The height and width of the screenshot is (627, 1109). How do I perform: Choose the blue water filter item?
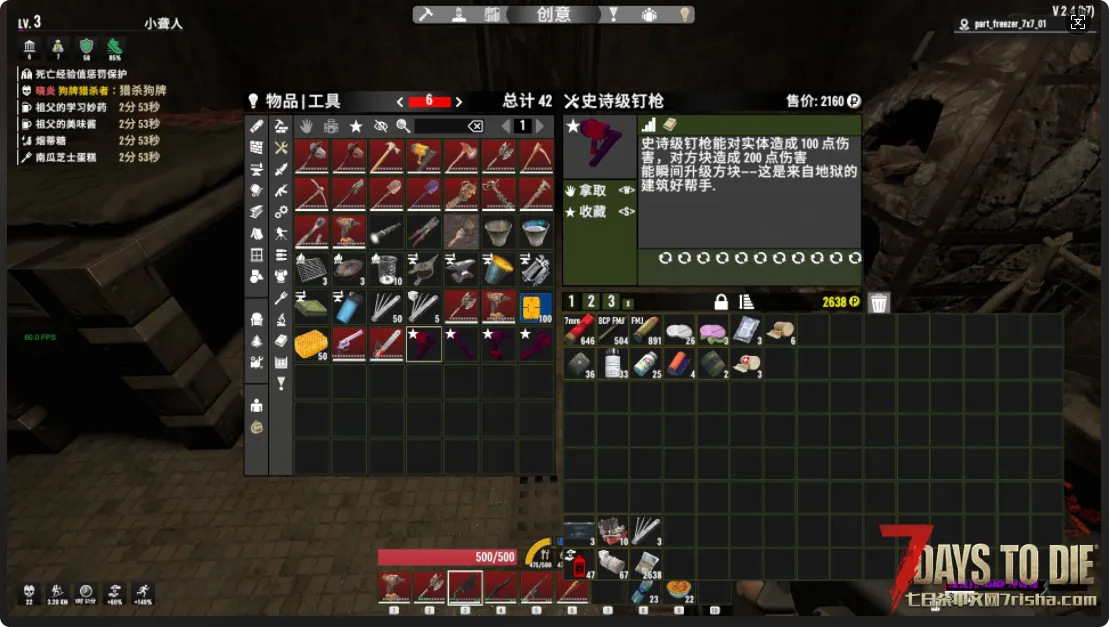click(x=349, y=306)
